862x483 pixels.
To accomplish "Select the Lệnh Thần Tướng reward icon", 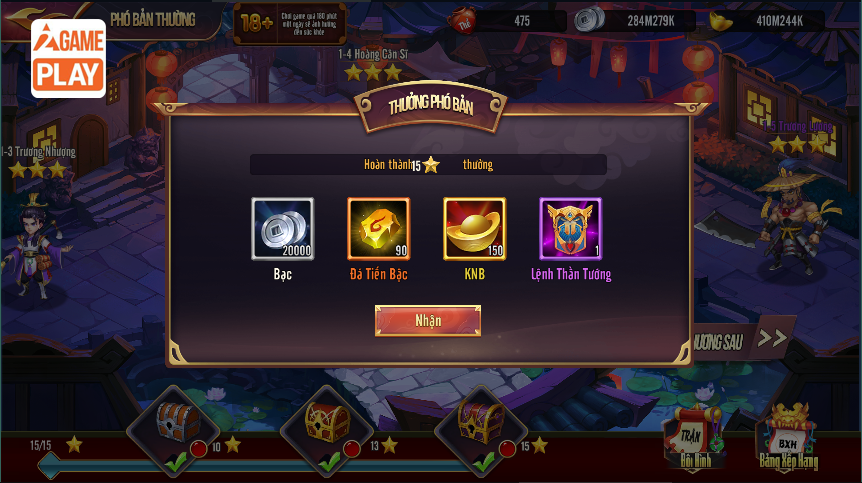I will tap(570, 229).
